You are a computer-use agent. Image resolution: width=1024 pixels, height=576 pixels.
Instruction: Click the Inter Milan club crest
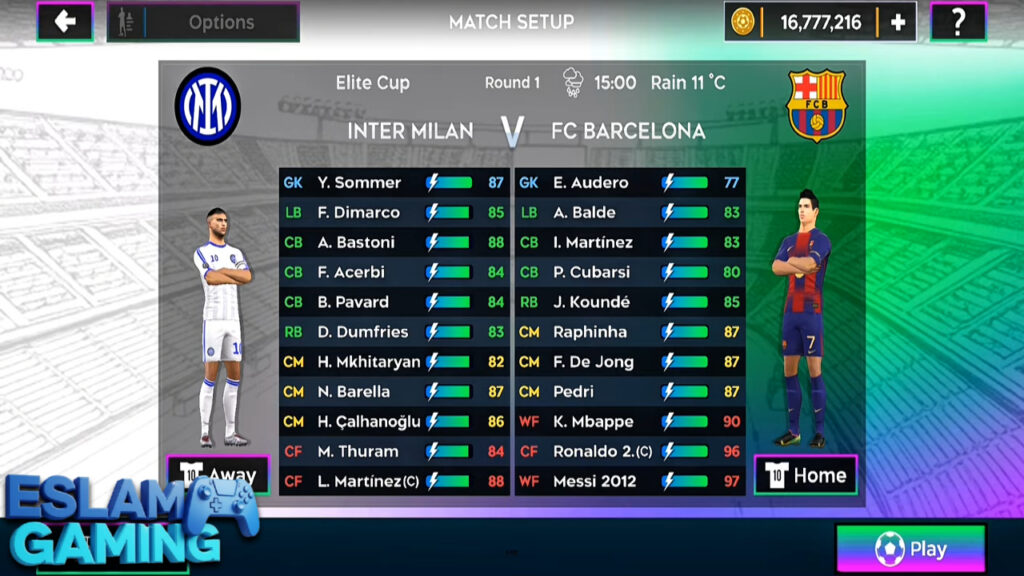[x=208, y=106]
